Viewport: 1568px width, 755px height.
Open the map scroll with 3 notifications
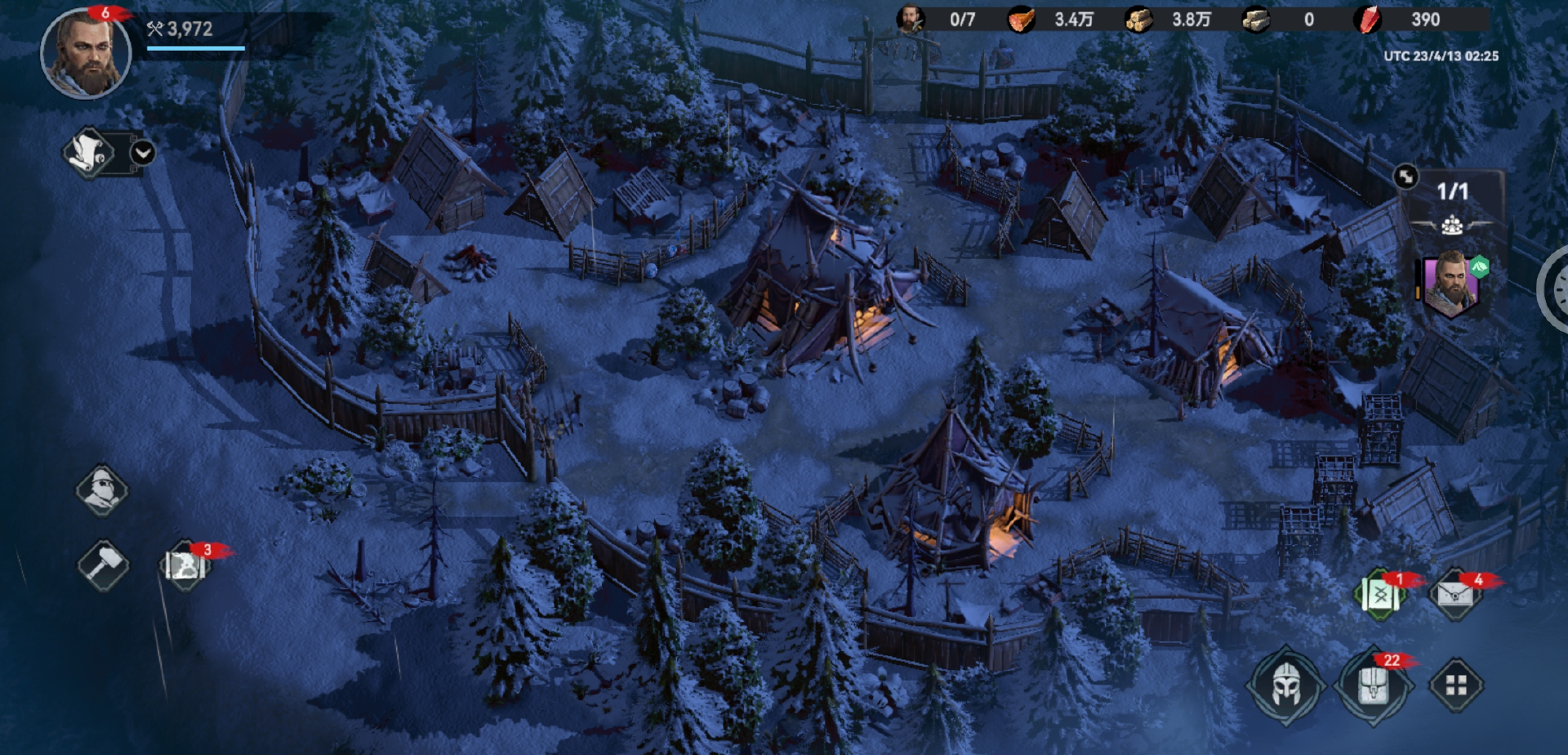coord(185,565)
